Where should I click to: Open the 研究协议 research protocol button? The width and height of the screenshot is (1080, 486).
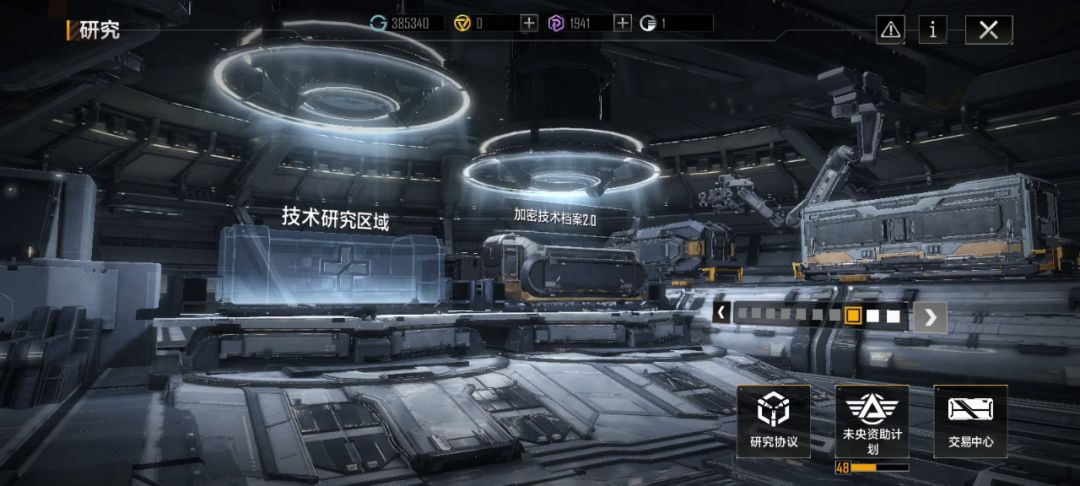pos(774,421)
